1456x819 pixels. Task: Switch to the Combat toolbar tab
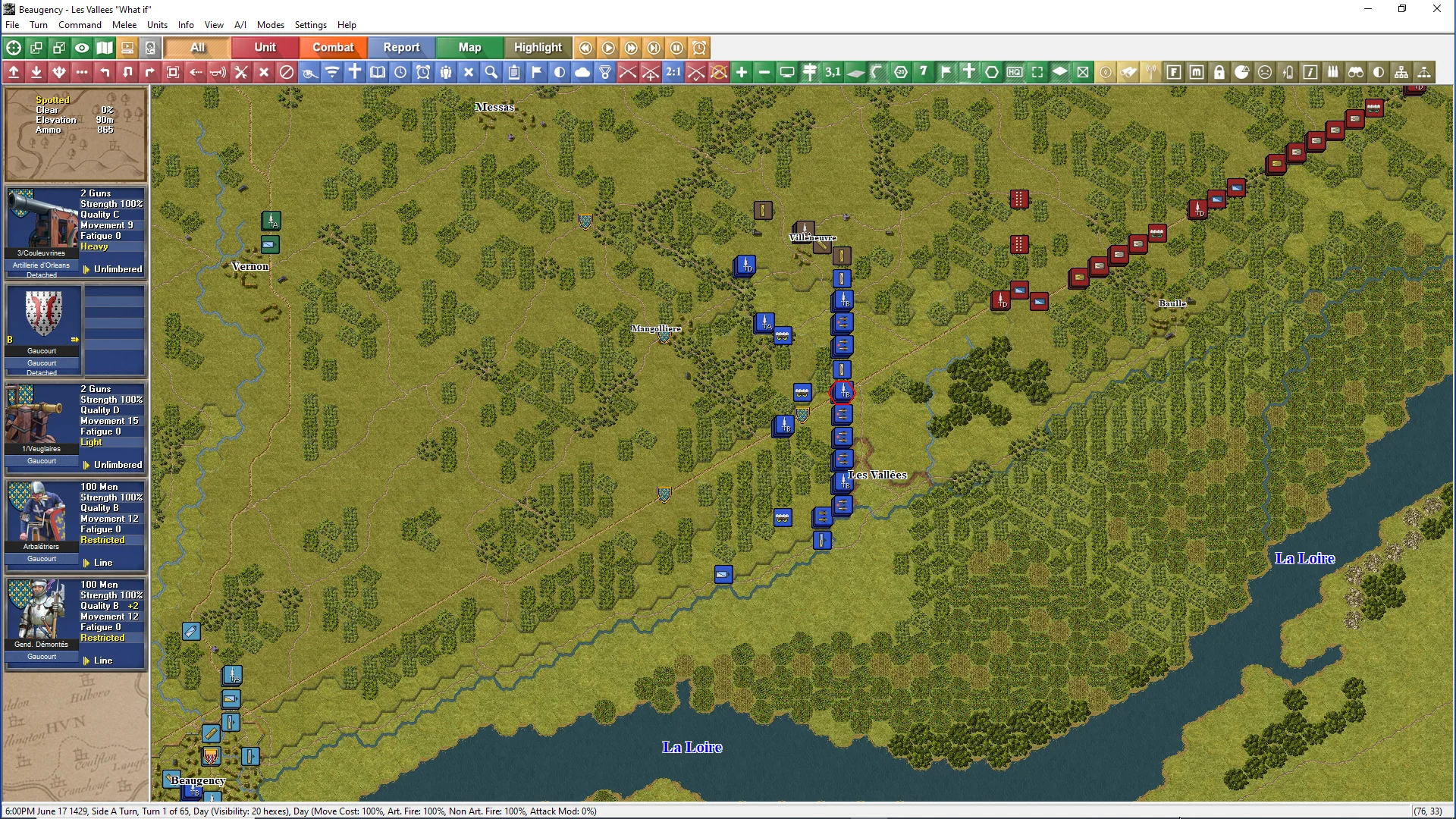tap(333, 47)
